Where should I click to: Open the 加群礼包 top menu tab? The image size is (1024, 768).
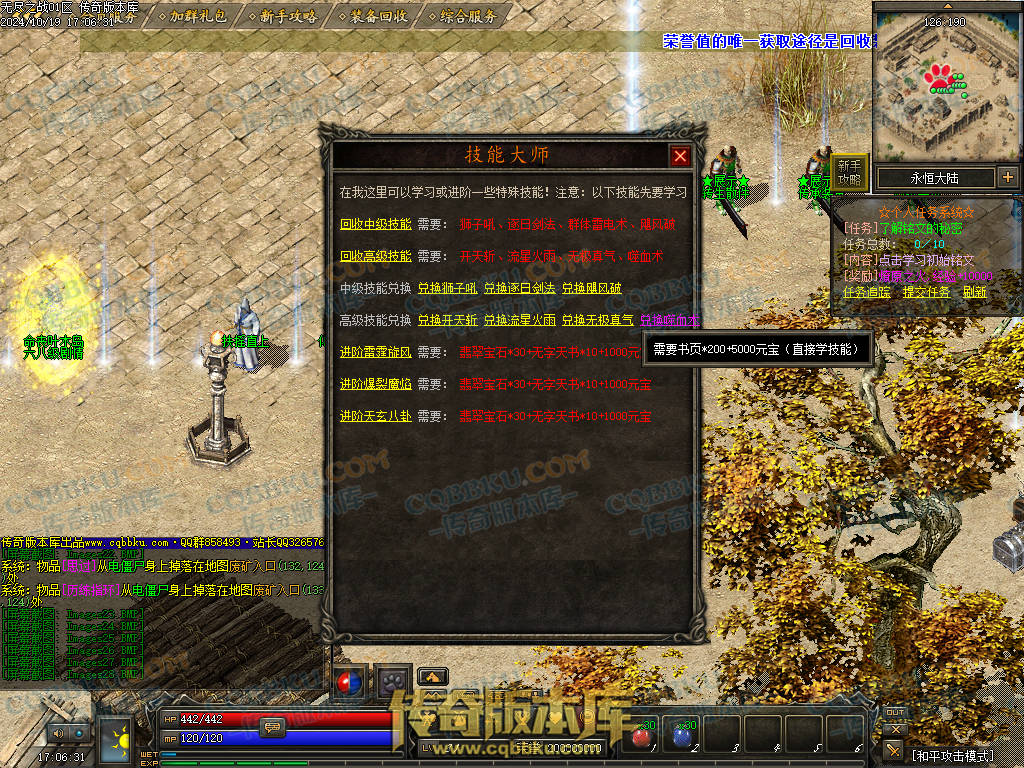tap(197, 16)
